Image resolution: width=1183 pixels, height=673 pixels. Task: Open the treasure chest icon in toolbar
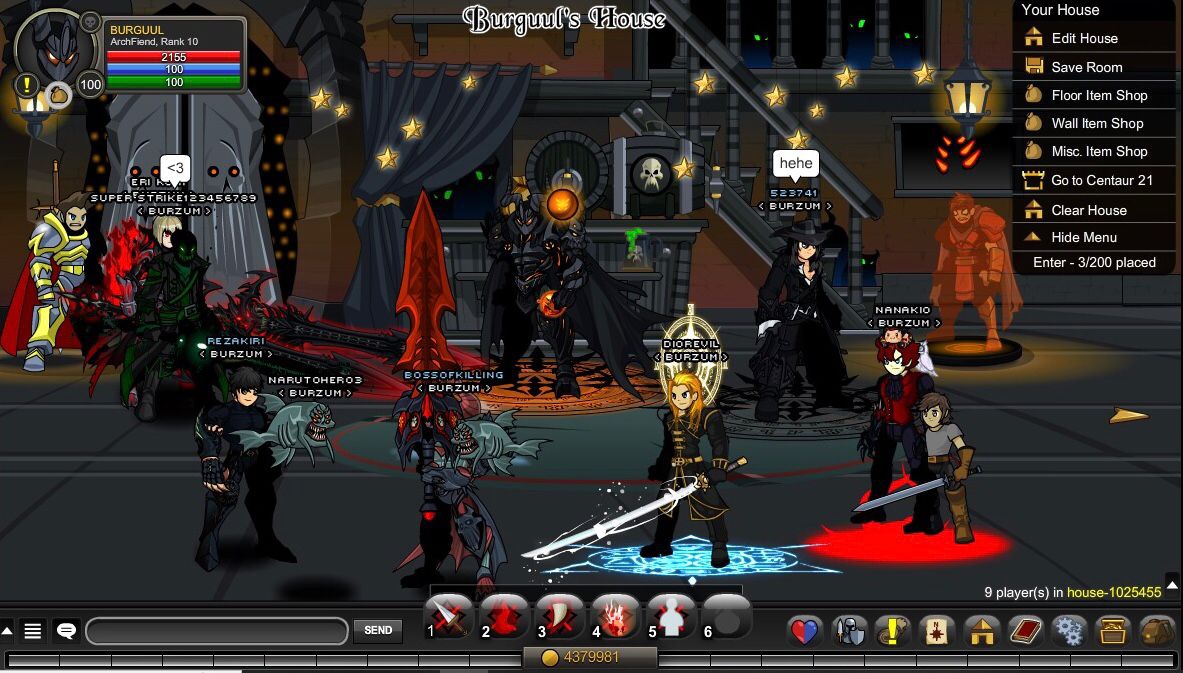pyautogui.click(x=1113, y=631)
